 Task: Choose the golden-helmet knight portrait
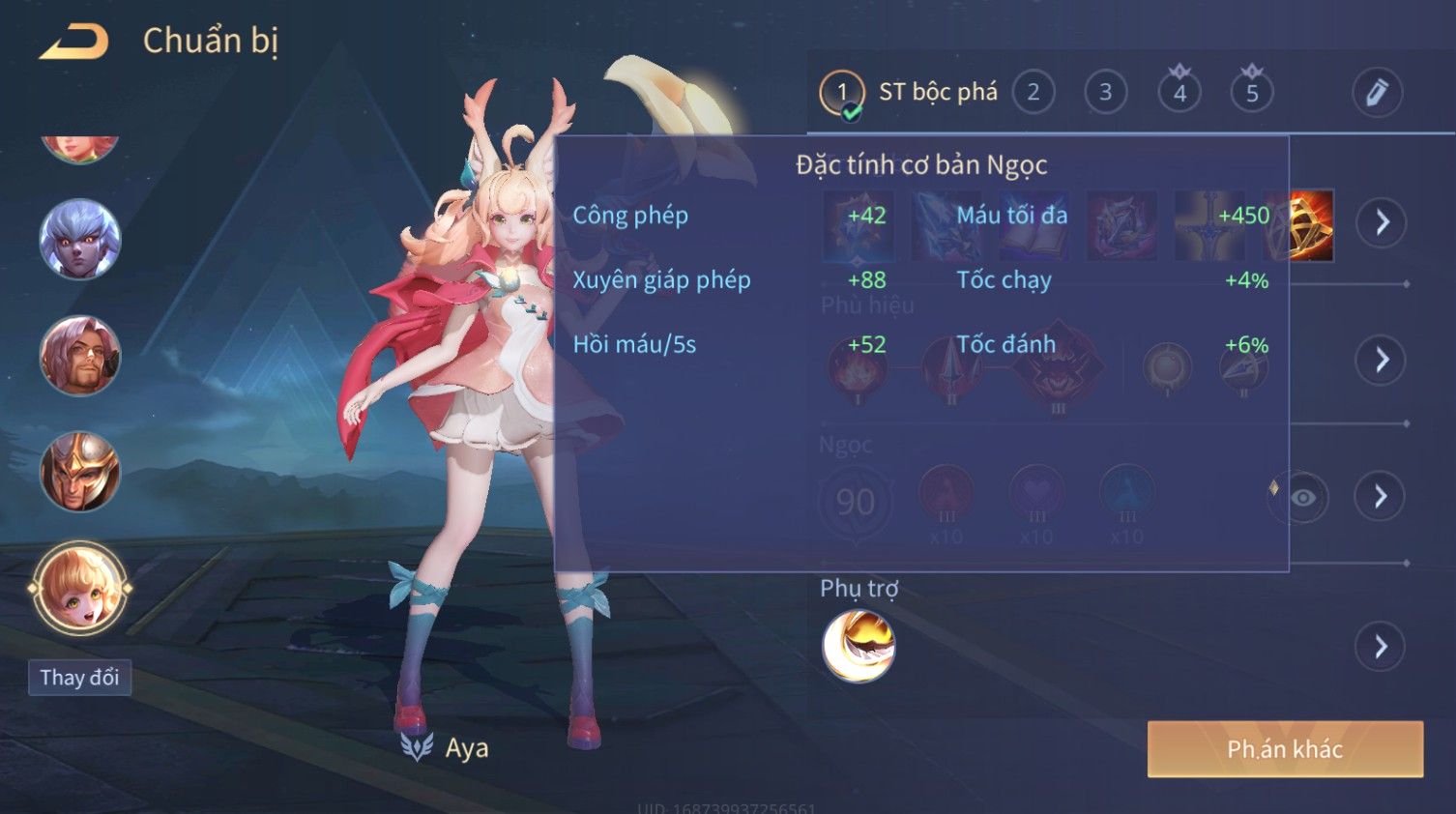(79, 472)
